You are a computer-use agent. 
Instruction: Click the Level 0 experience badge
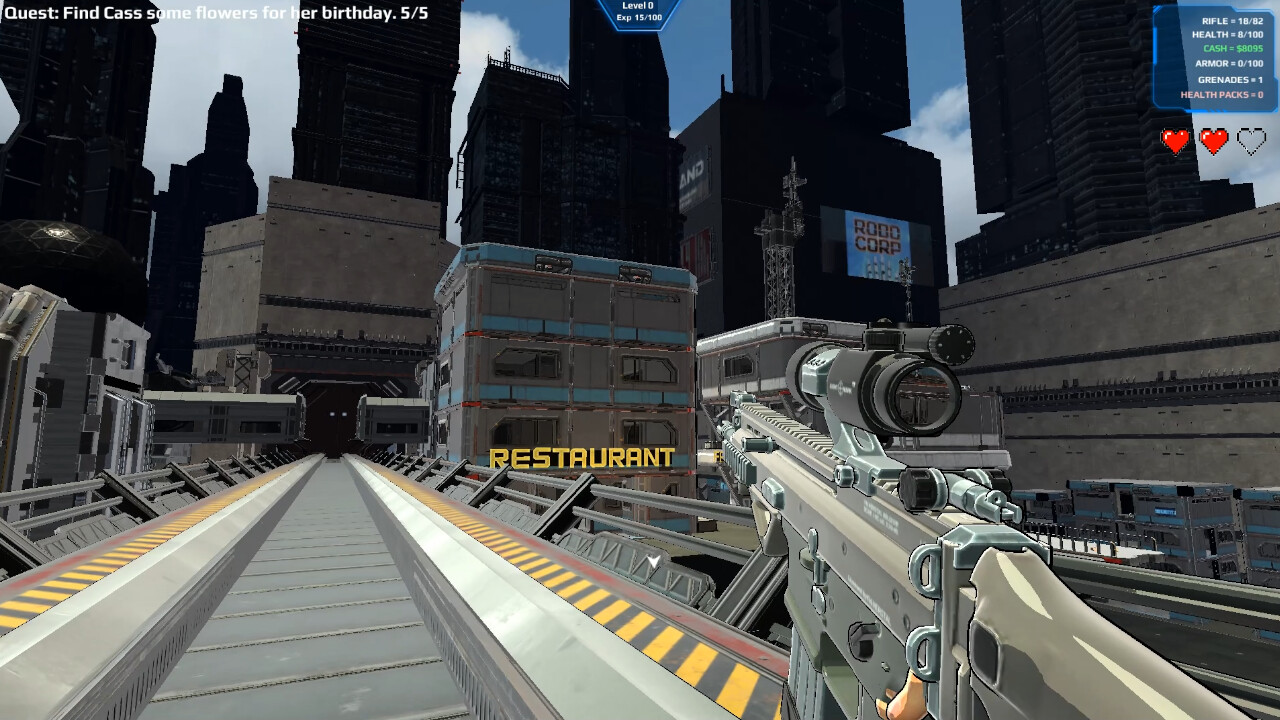coord(638,12)
